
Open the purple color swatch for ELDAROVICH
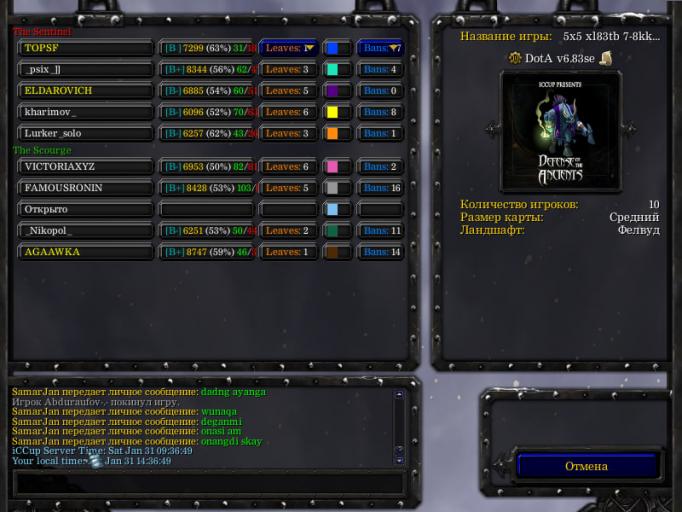point(336,91)
